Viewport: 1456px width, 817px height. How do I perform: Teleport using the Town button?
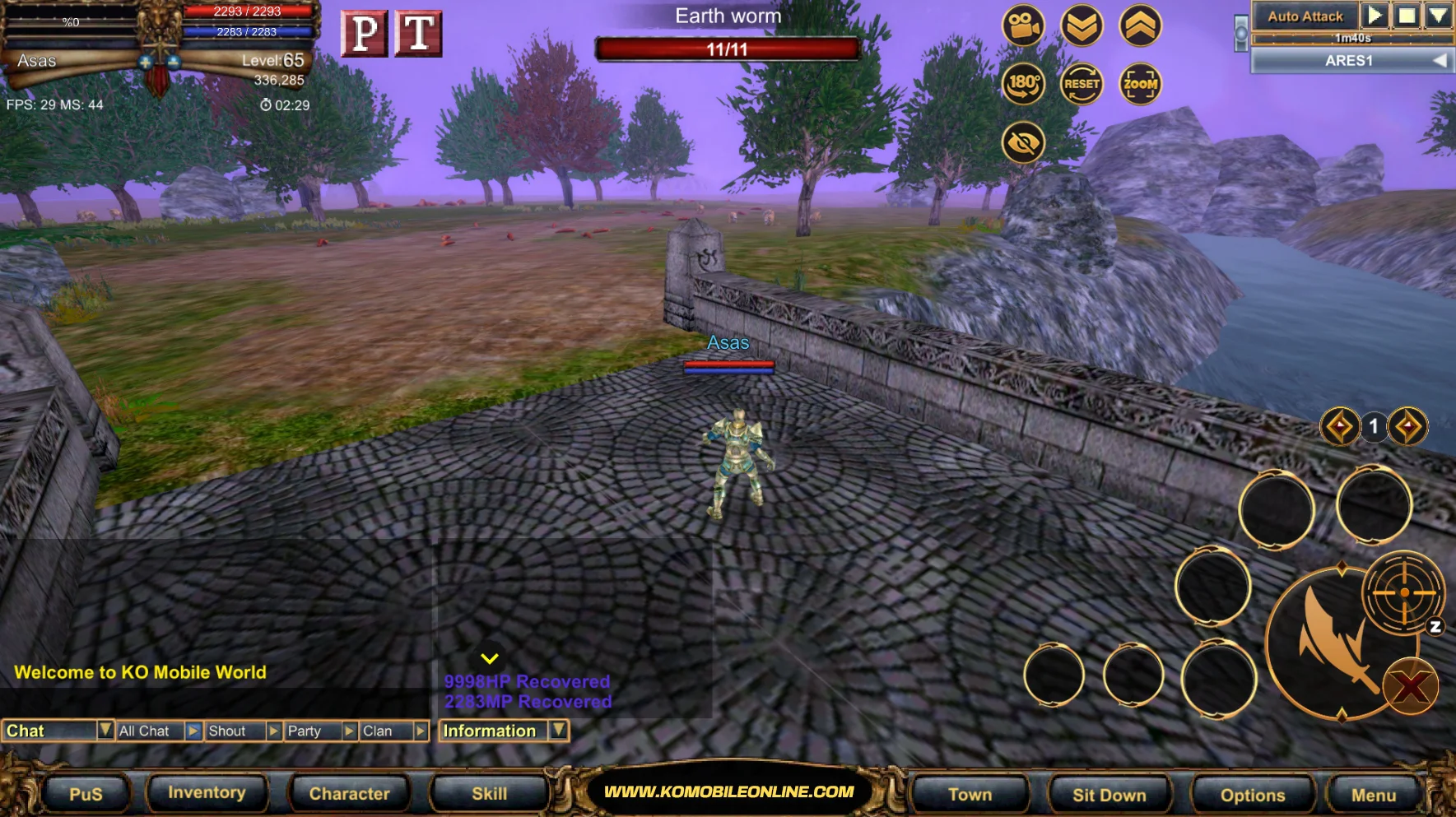[970, 795]
